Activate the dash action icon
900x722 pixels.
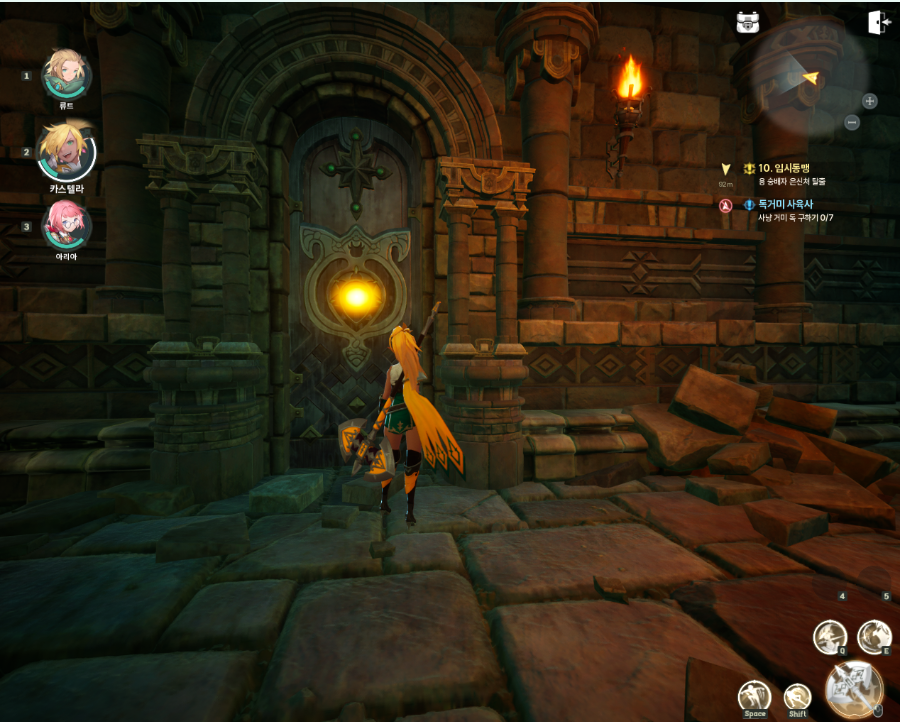tap(797, 695)
